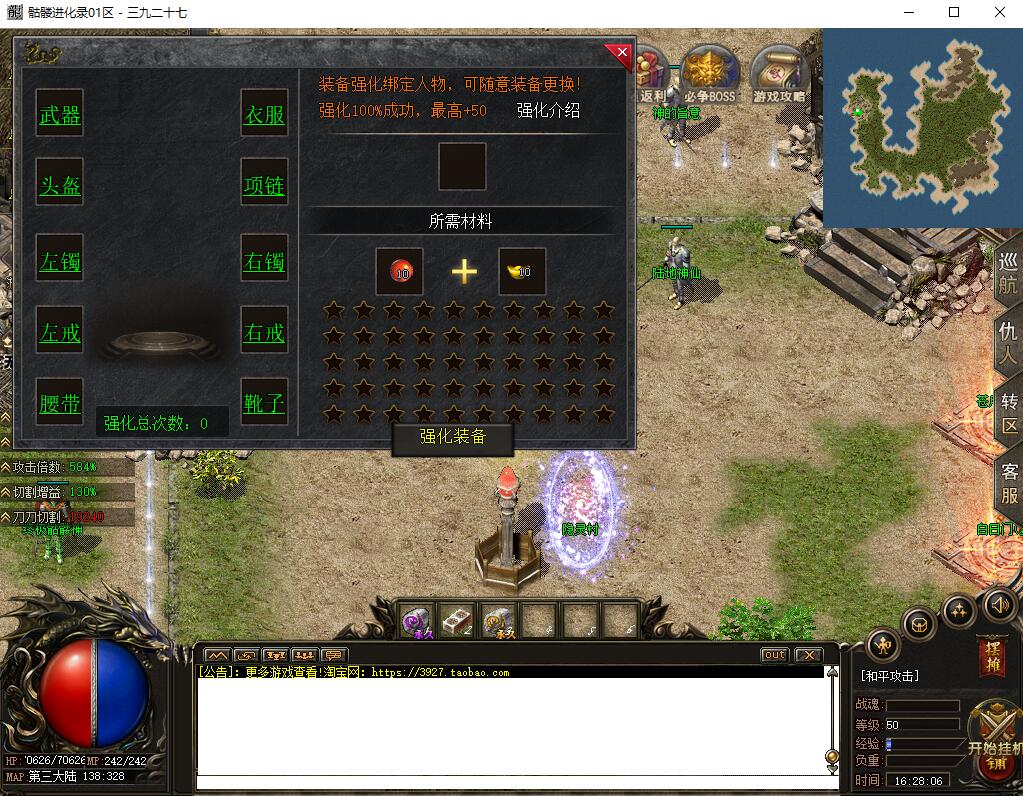Select the 武器 equipment slot
Screen dimensions: 1023x796
(60, 115)
